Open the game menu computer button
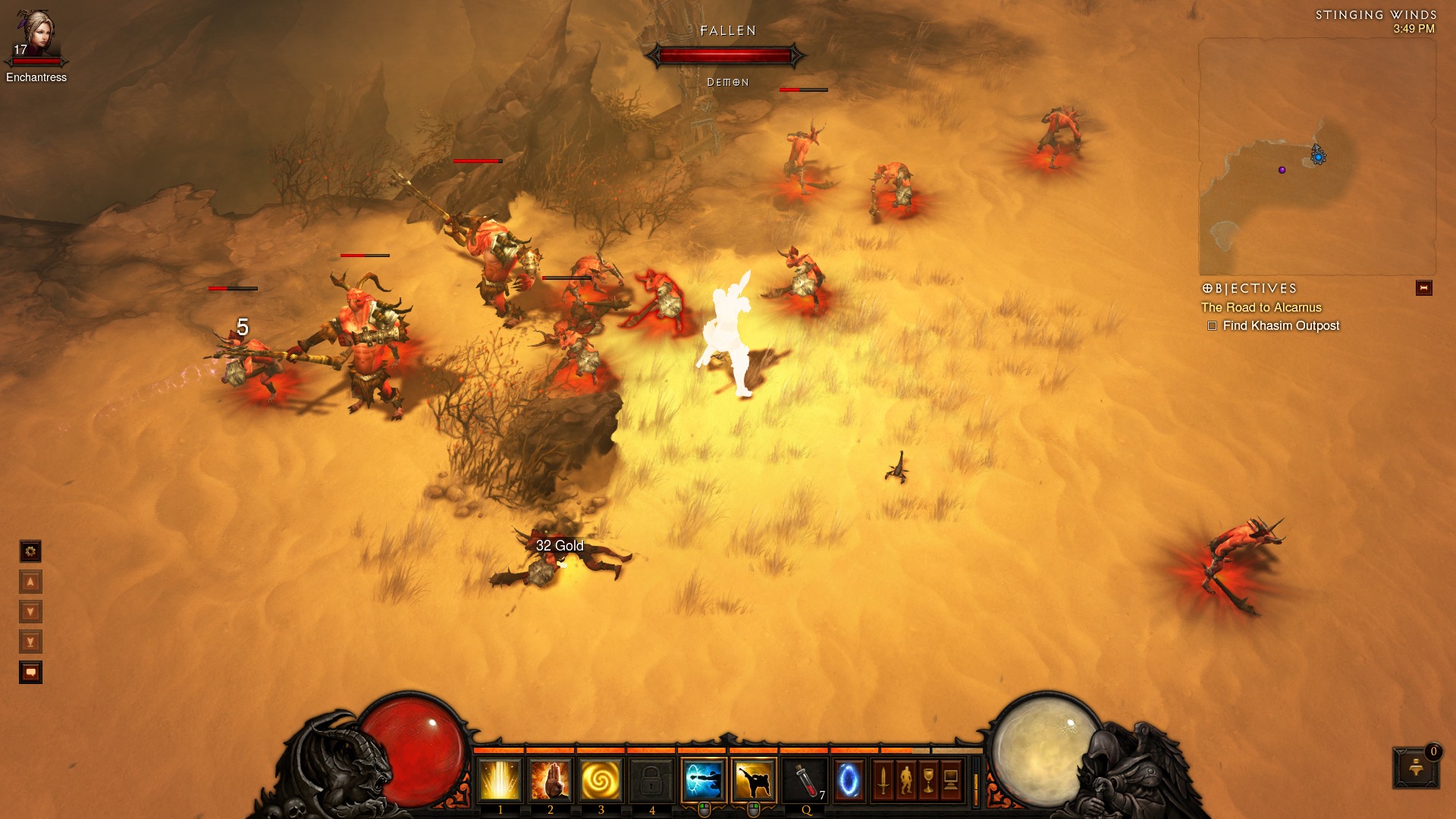The width and height of the screenshot is (1456, 819). click(x=951, y=780)
